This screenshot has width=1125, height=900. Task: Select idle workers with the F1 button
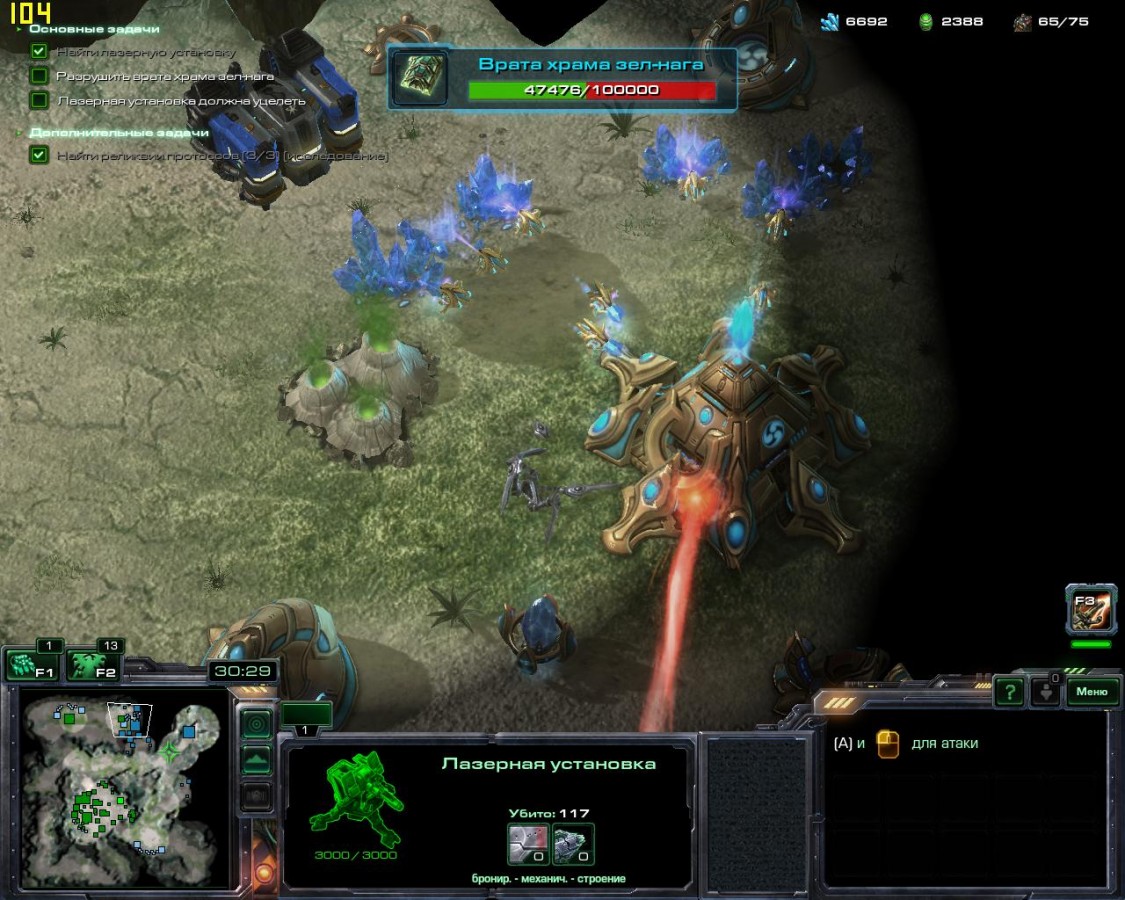[32, 665]
